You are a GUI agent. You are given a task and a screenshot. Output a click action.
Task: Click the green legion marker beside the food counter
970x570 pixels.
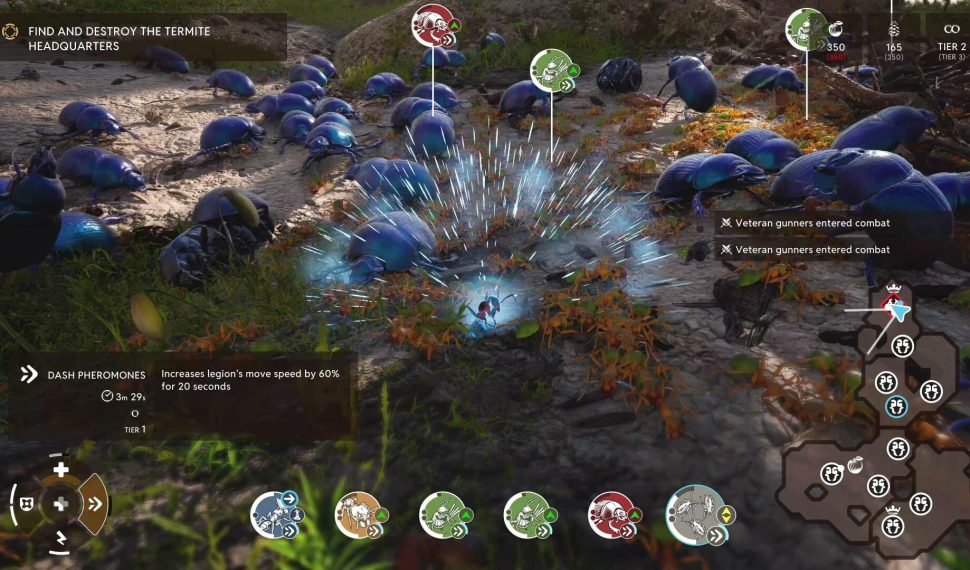pos(806,29)
